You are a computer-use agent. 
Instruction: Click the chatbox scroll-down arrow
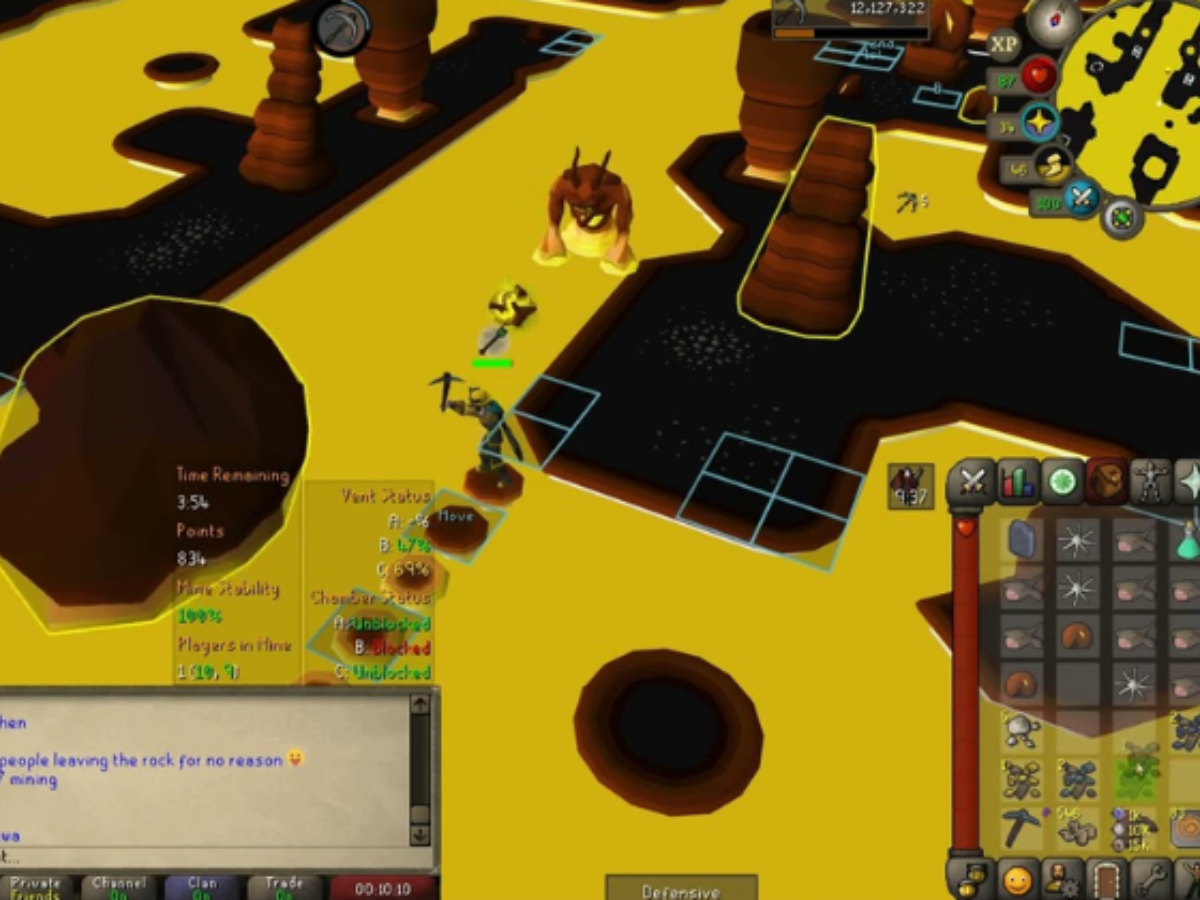point(420,833)
